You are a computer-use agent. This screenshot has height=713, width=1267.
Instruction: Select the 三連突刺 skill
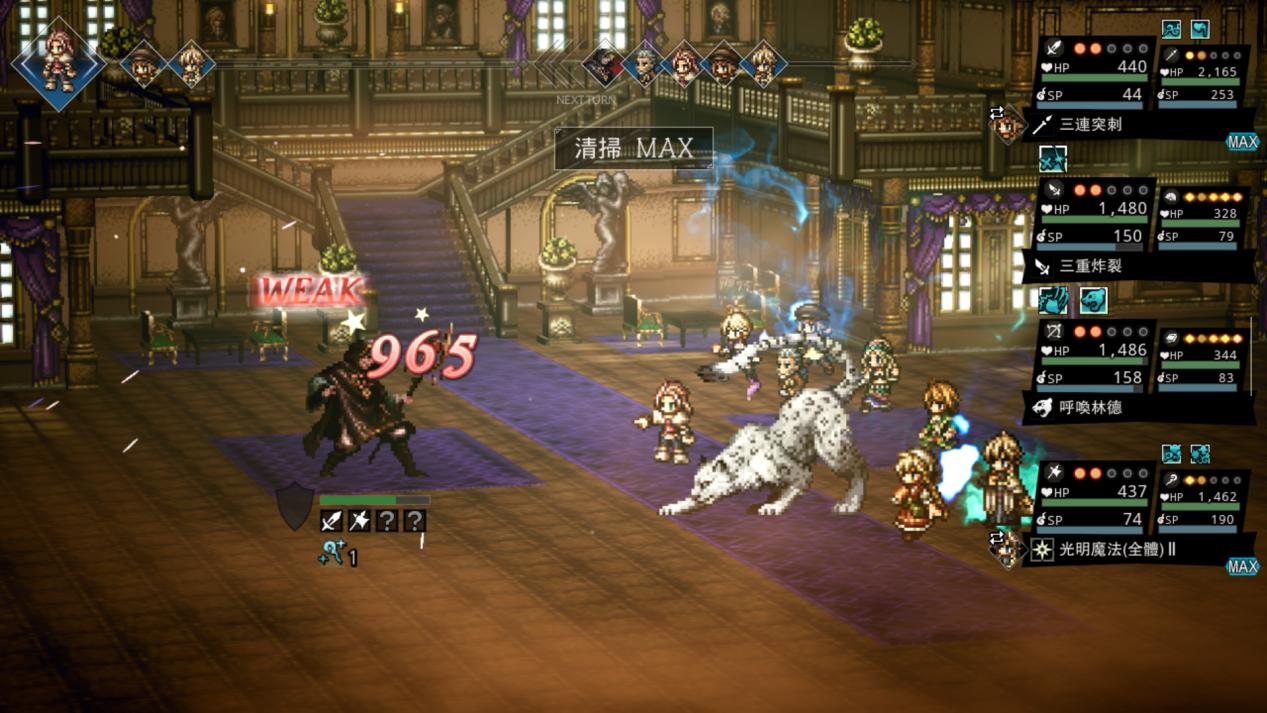point(1090,125)
